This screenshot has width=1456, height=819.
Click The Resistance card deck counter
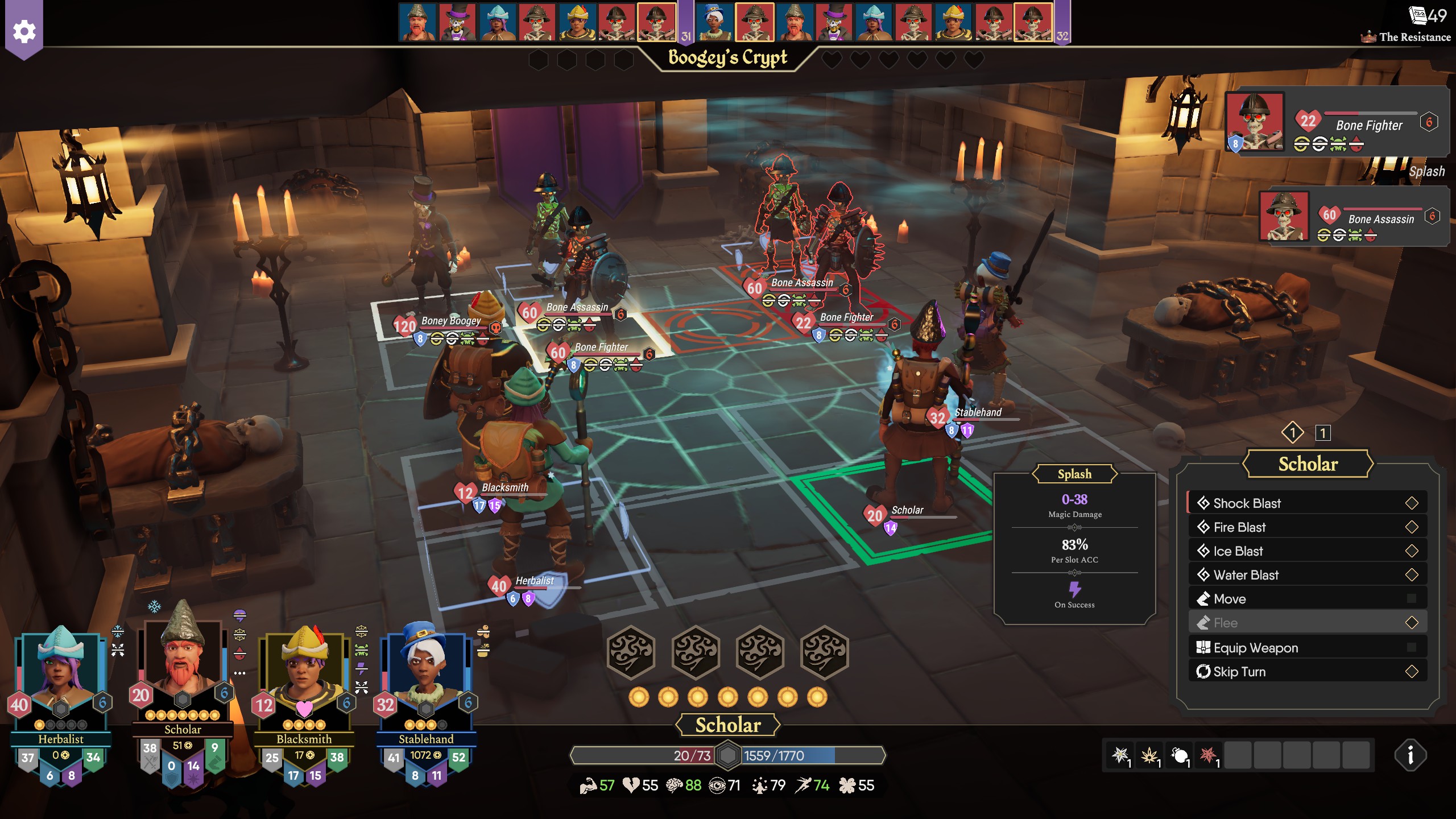[x=1428, y=16]
